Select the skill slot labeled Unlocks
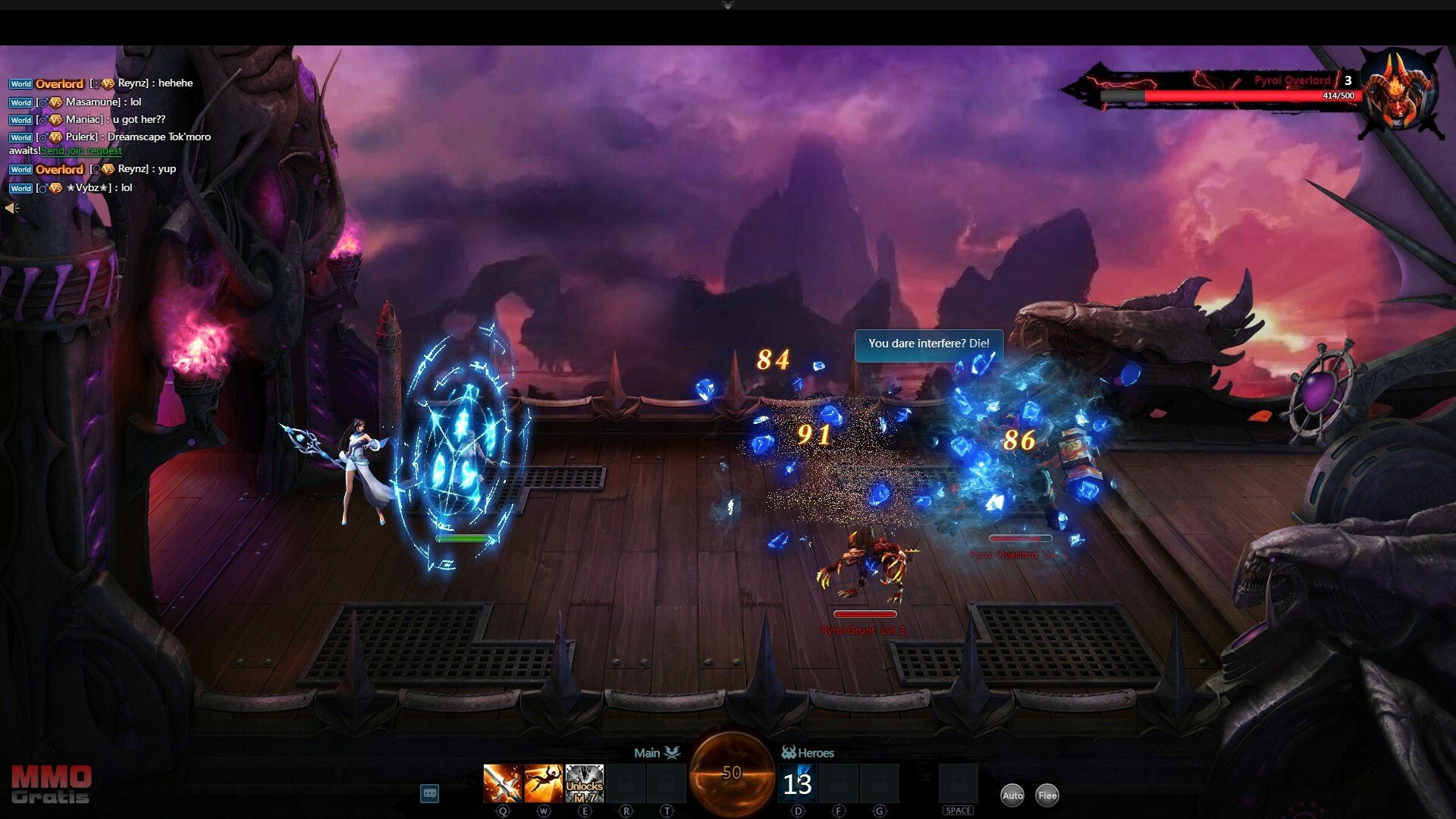The width and height of the screenshot is (1456, 819). tap(584, 783)
